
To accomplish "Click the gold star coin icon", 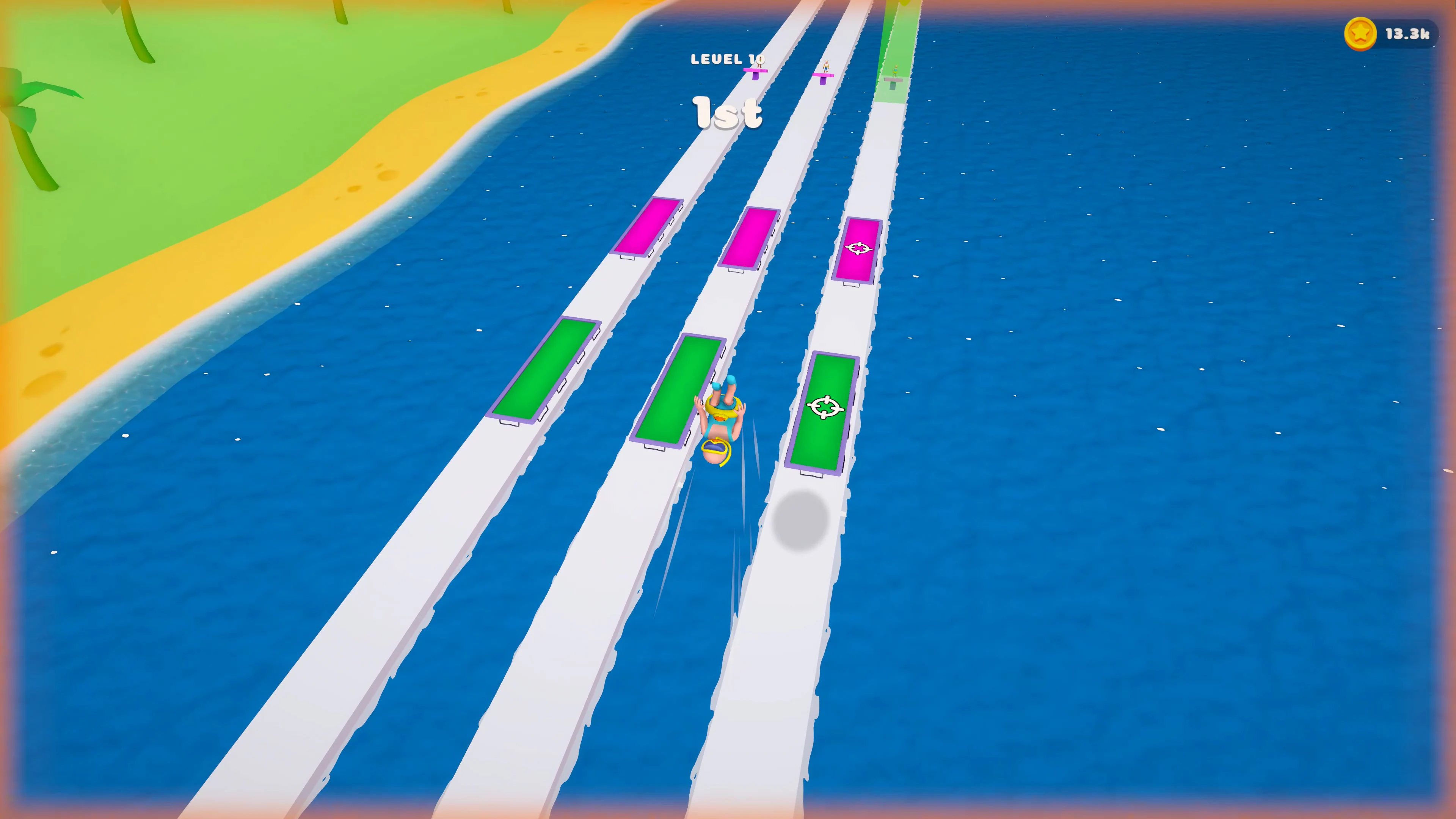I will (x=1360, y=35).
